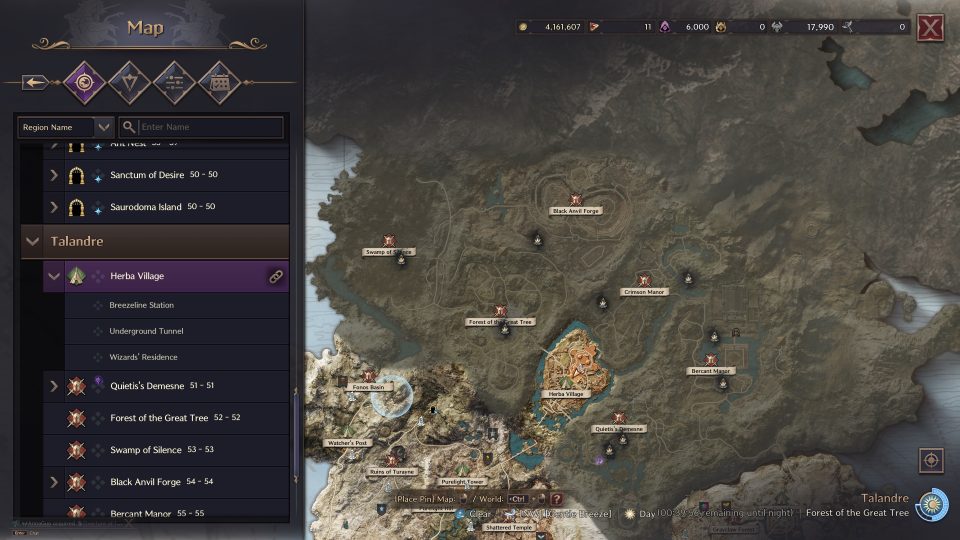Select Saurodoma Island in the list
The height and width of the screenshot is (540, 960).
(146, 207)
